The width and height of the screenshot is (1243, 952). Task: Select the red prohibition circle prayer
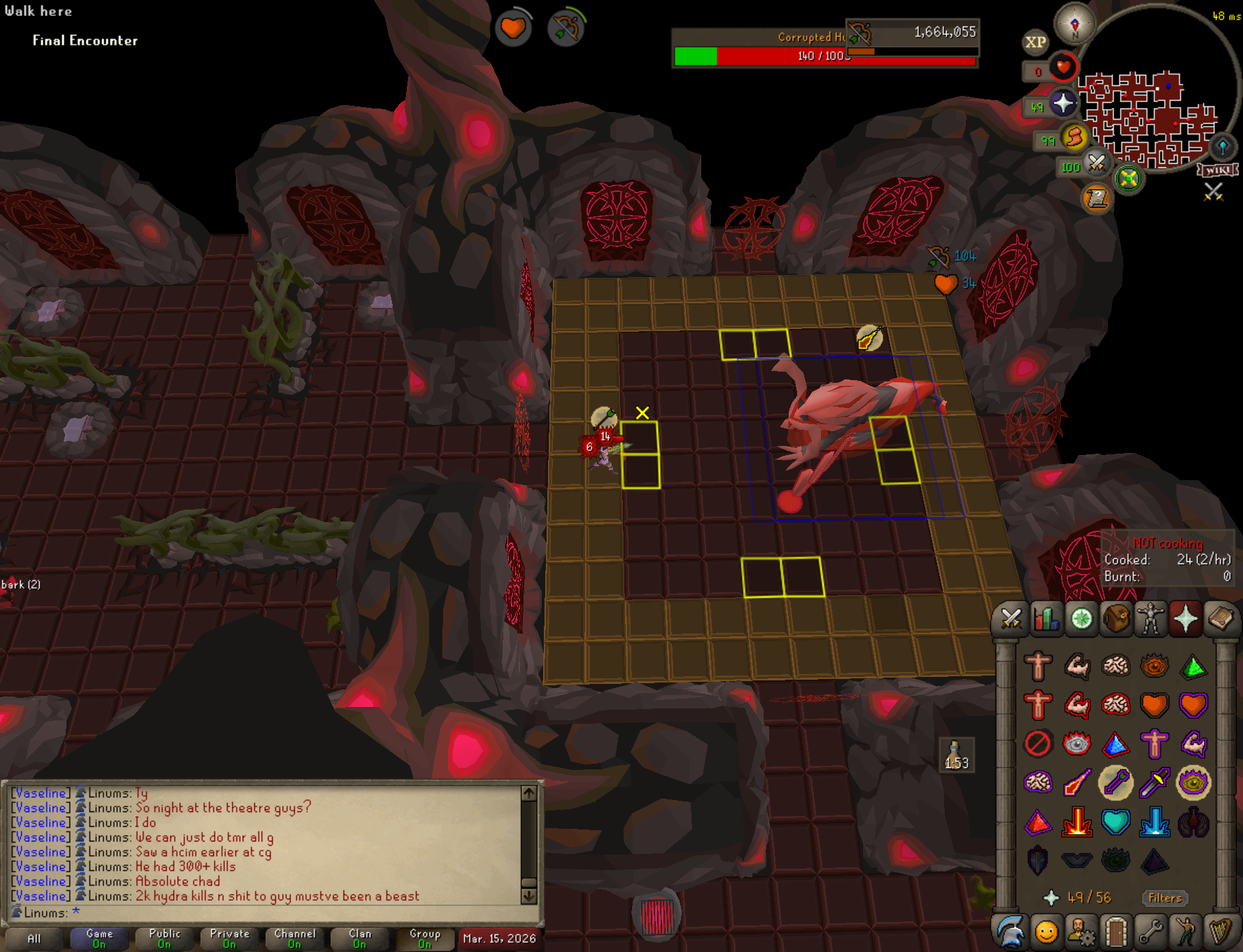pyautogui.click(x=1038, y=743)
